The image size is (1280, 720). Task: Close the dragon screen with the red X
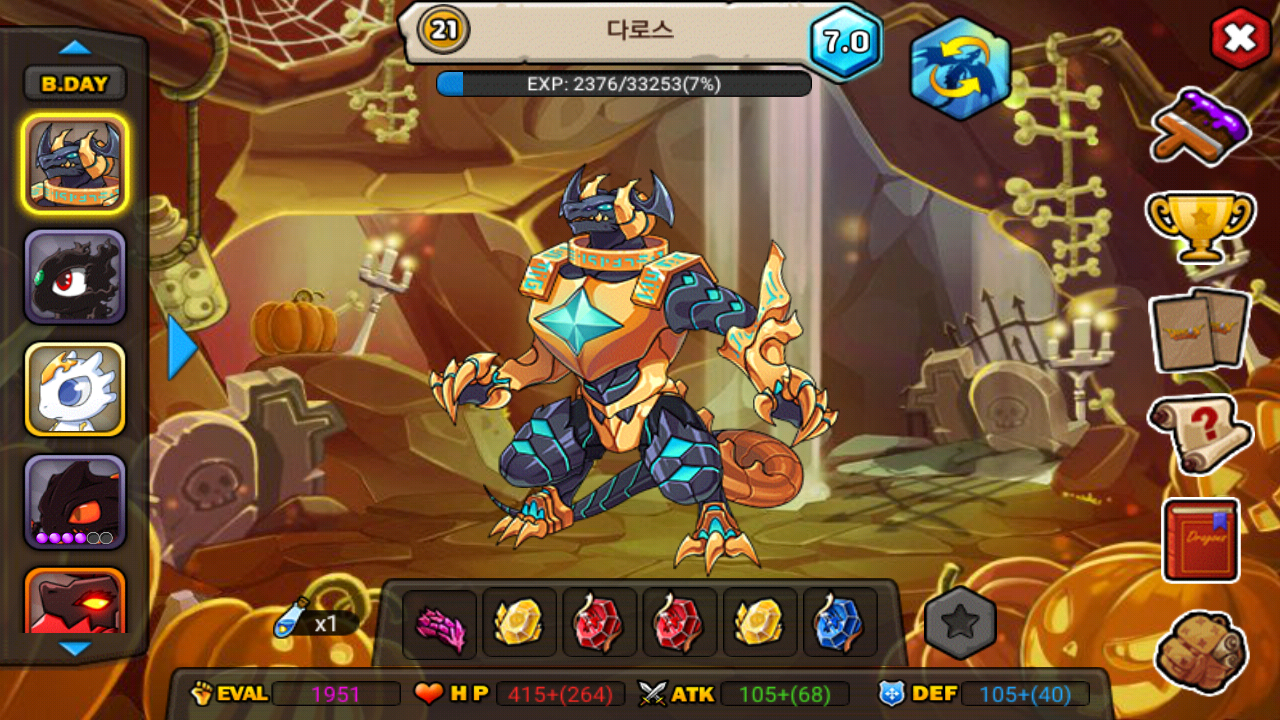click(1240, 39)
